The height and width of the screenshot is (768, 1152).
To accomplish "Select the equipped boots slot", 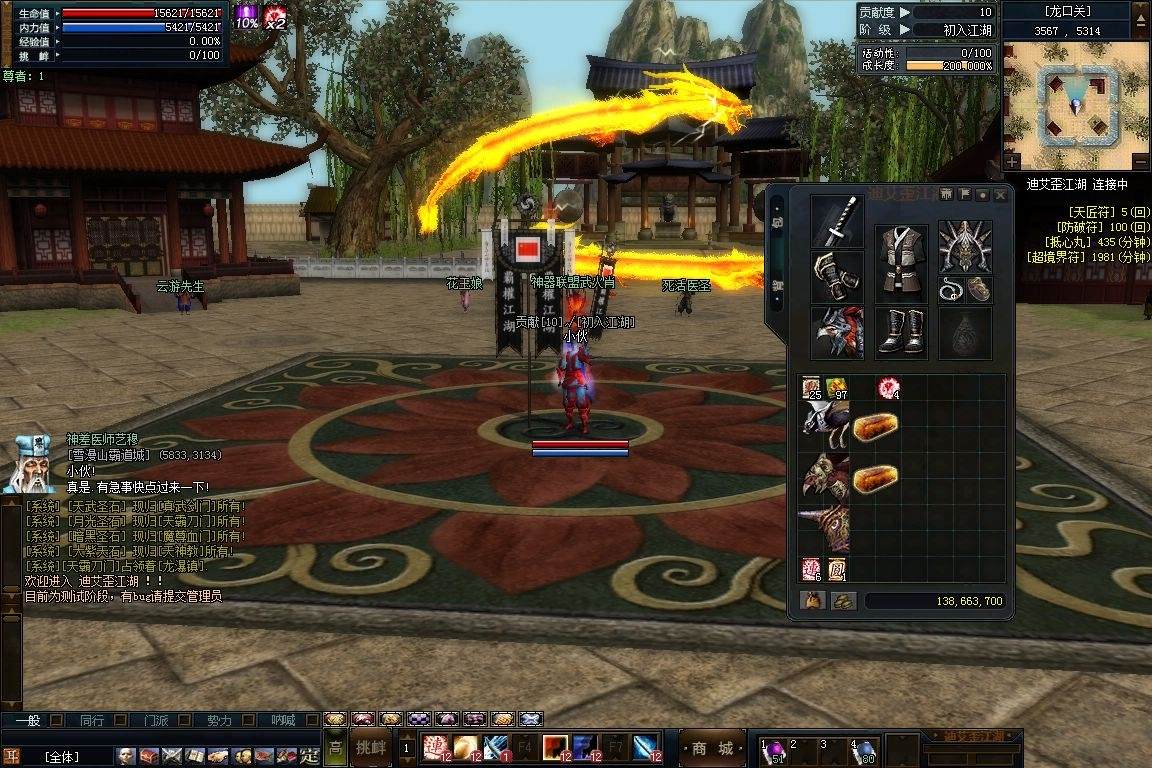I will (x=901, y=332).
